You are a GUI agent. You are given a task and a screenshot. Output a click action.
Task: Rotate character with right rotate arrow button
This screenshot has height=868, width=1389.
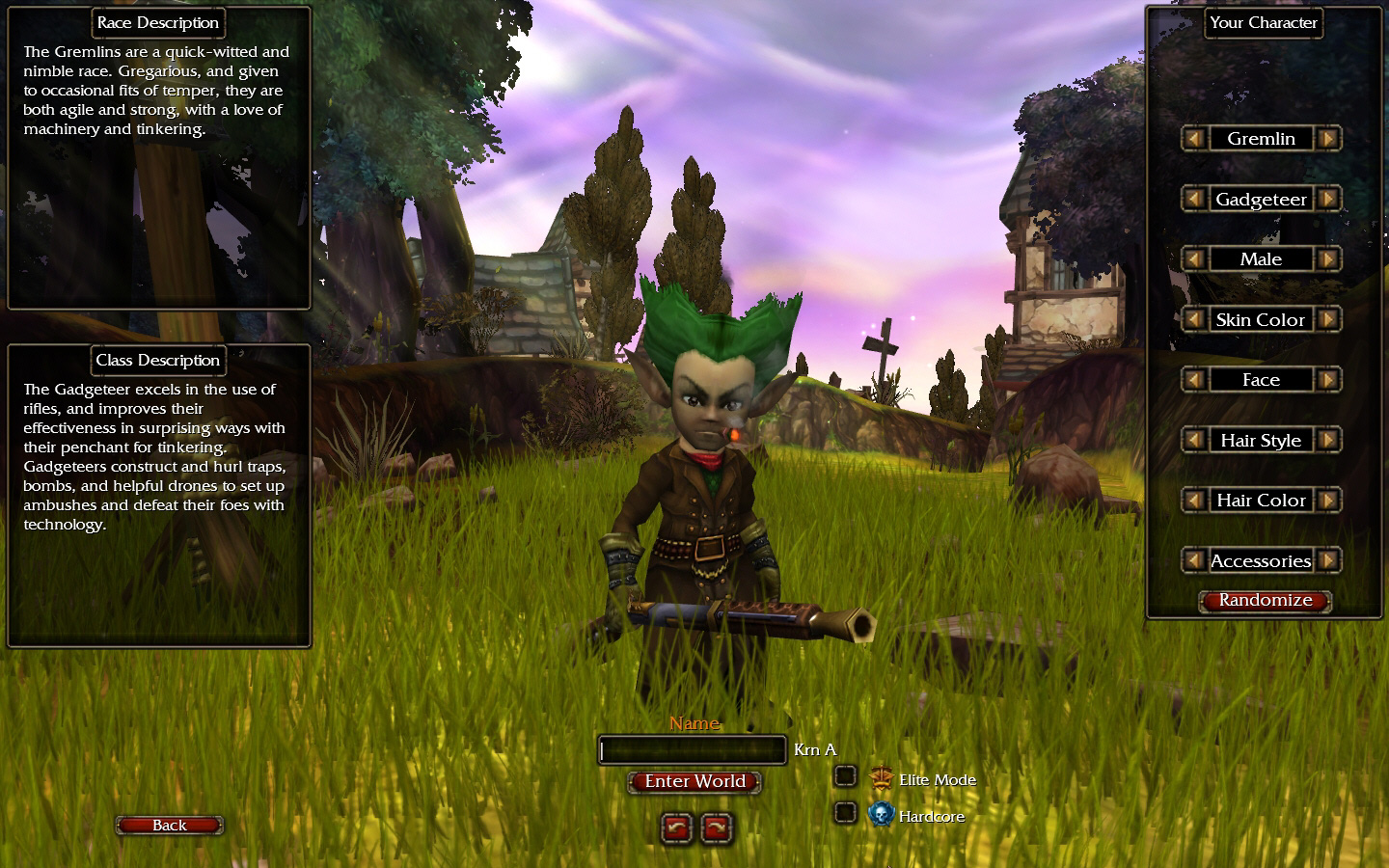pos(716,827)
